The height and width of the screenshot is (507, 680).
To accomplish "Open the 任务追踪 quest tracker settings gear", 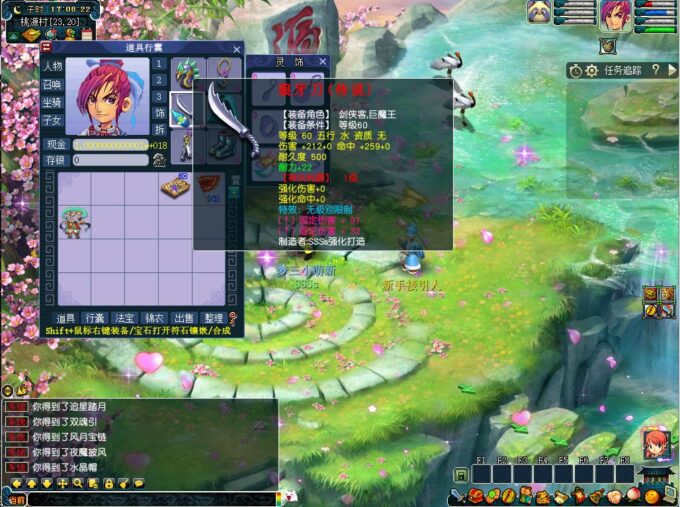I will 592,70.
